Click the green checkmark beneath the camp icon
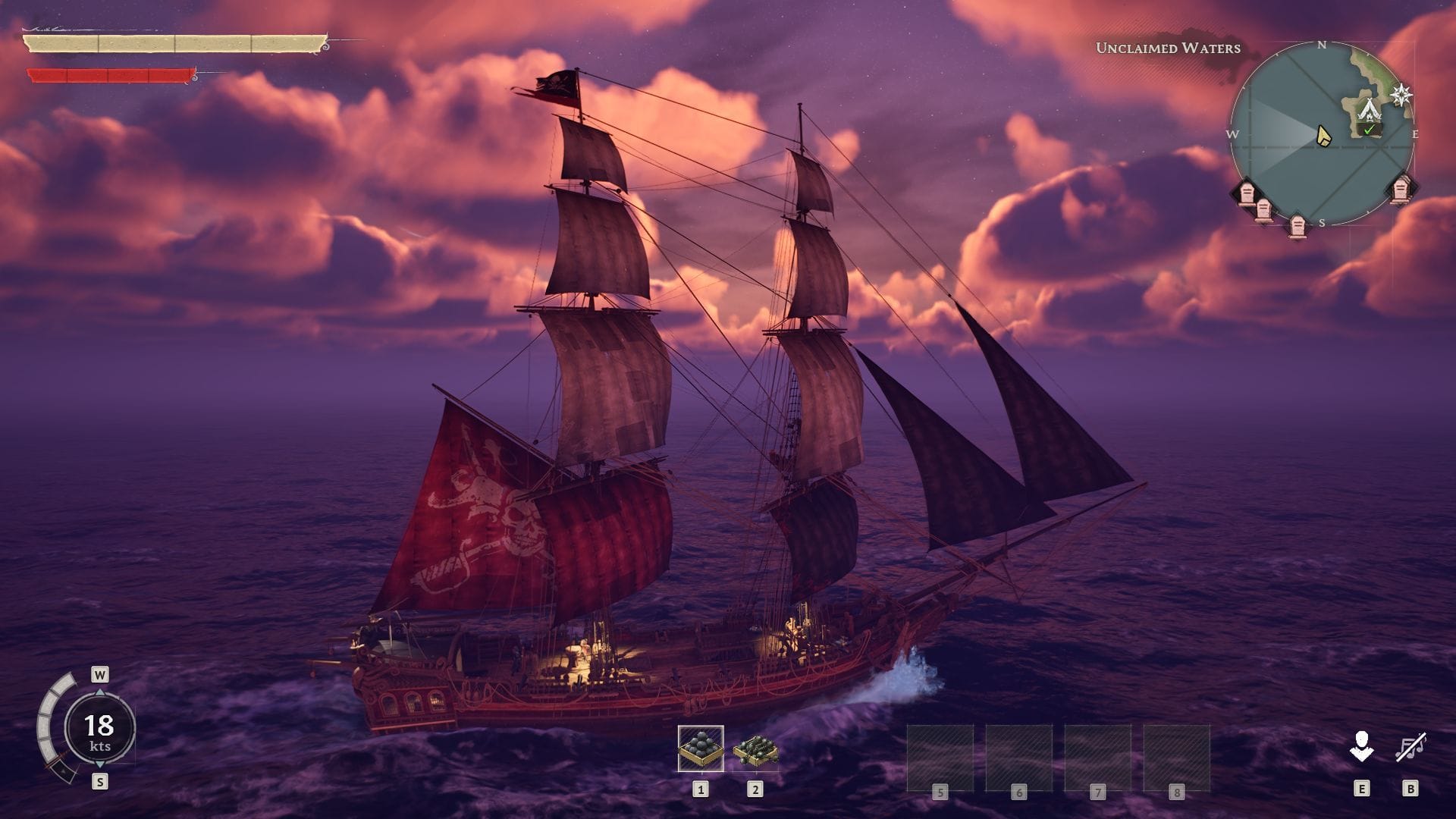 (1369, 130)
